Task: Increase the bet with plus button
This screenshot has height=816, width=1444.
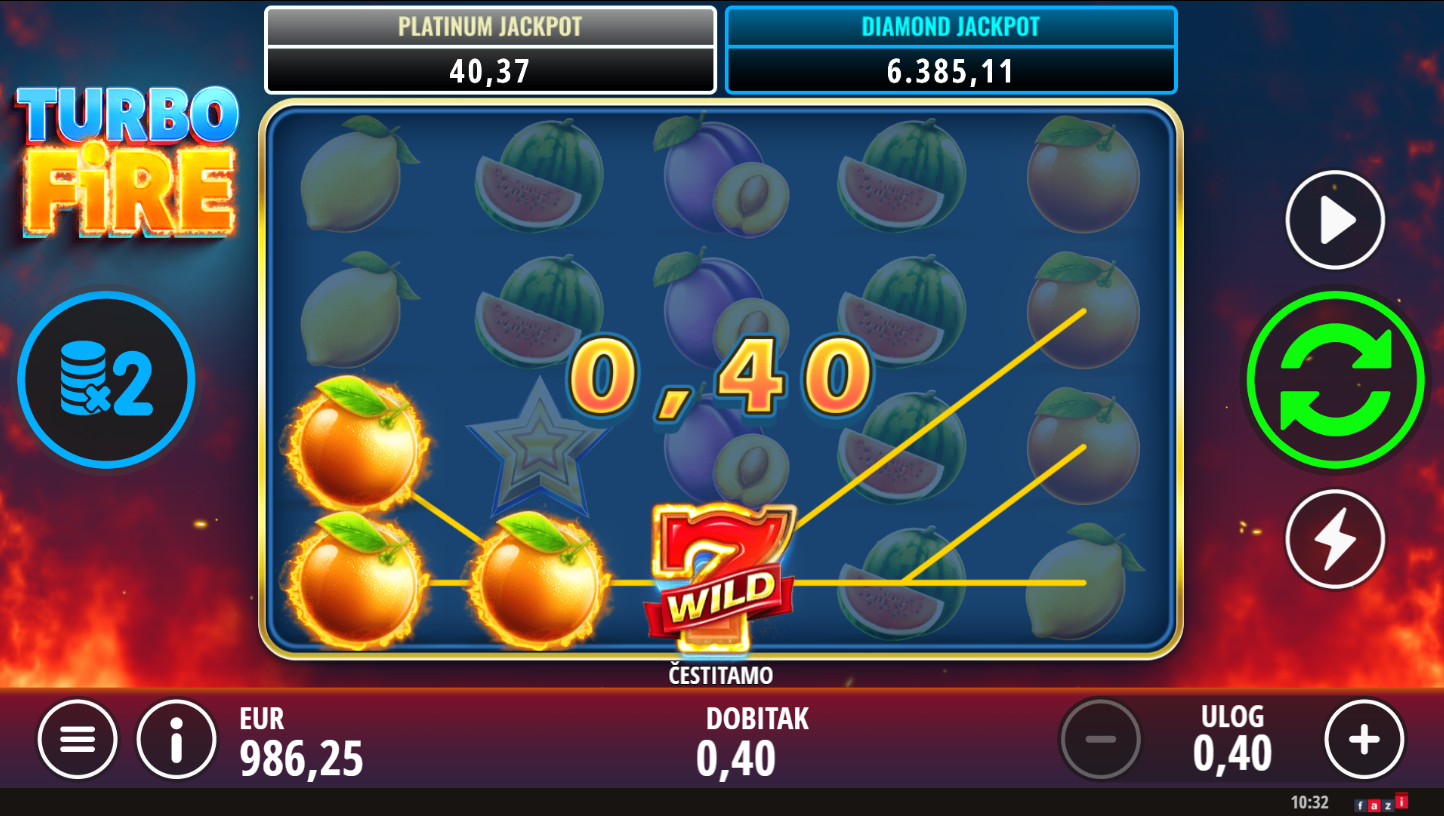Action: [x=1364, y=740]
